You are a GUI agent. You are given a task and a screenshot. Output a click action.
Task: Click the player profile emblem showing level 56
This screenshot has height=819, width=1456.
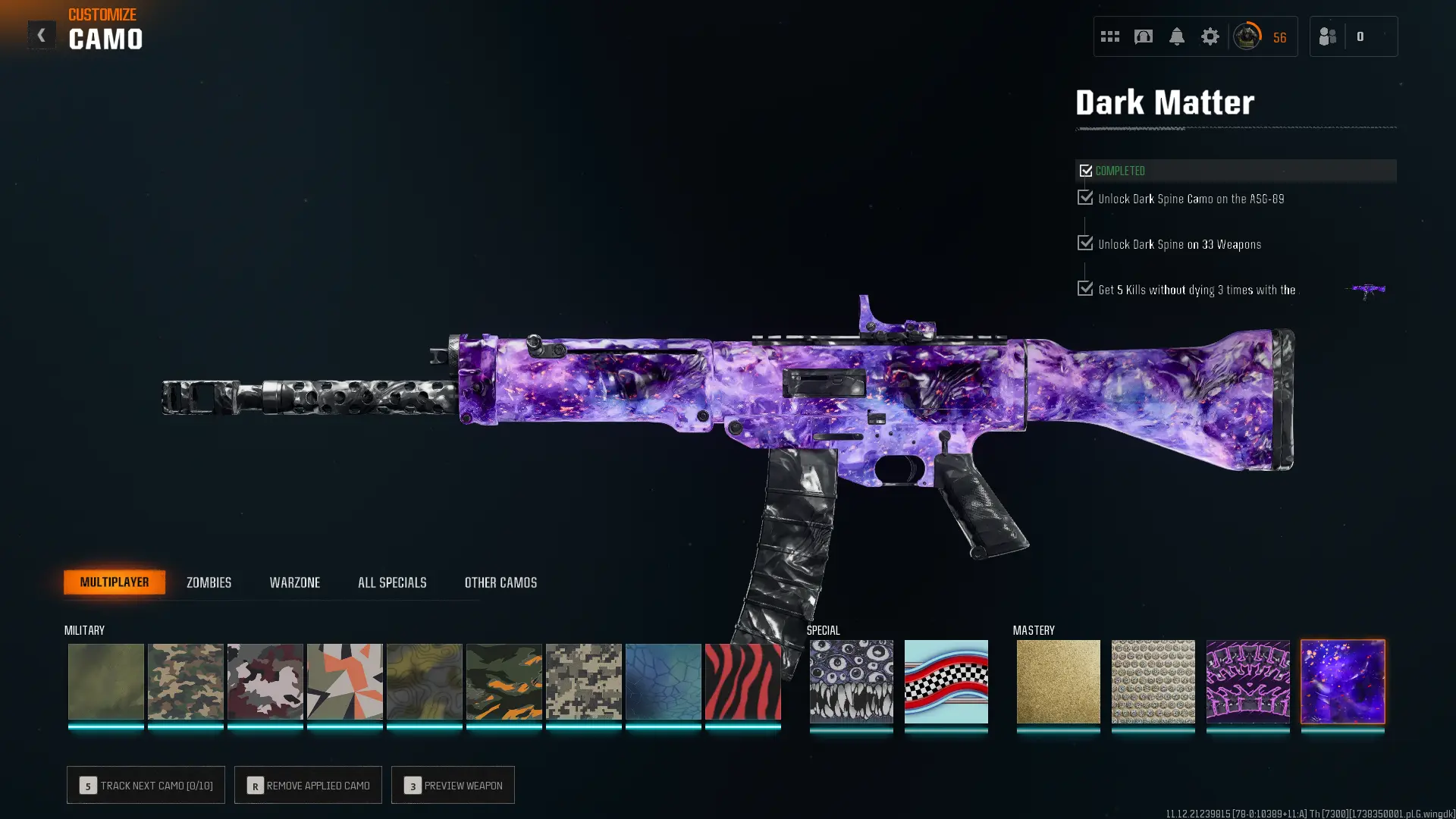tap(1247, 36)
